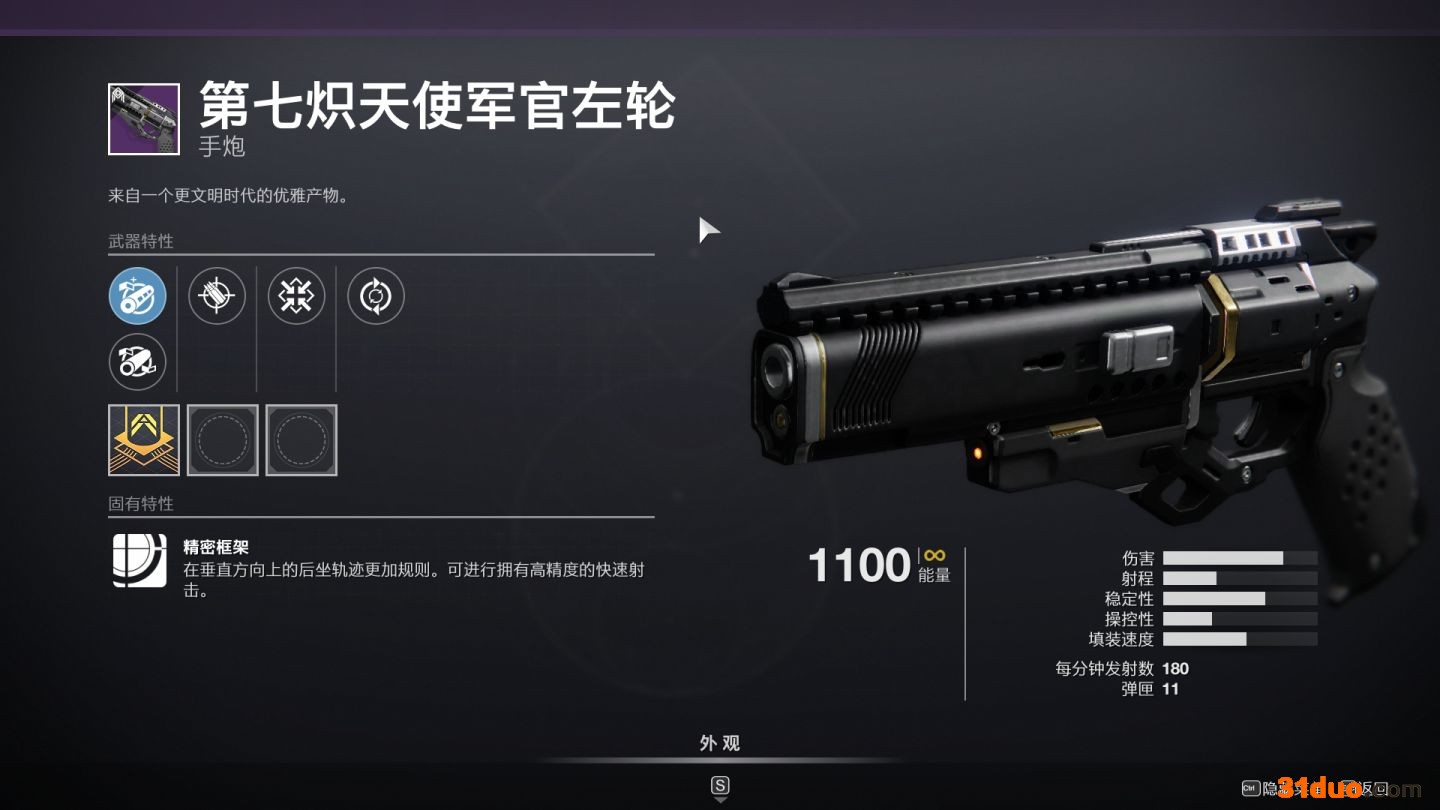Inspect the bullets-and-crosshair magazine perk
This screenshot has width=1440, height=810.
(217, 296)
